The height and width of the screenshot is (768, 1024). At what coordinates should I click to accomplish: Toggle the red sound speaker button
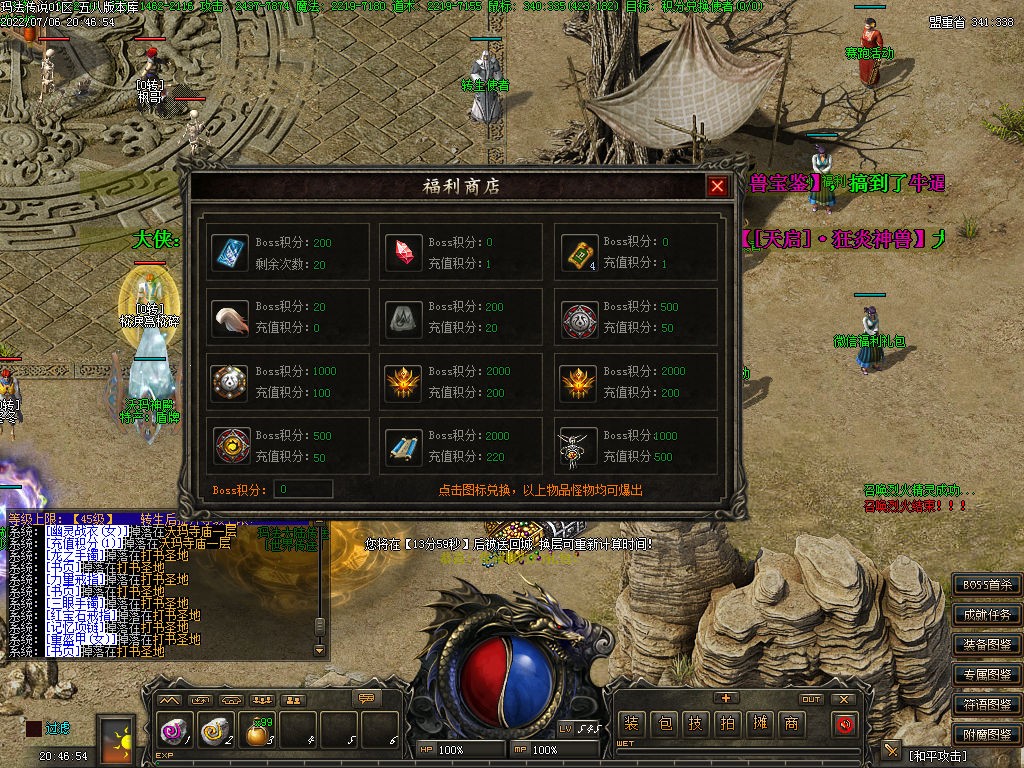(x=845, y=724)
